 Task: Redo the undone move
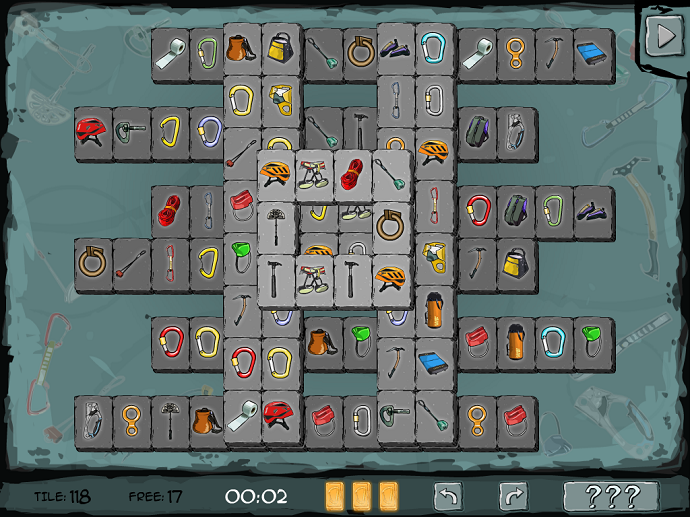click(x=513, y=496)
